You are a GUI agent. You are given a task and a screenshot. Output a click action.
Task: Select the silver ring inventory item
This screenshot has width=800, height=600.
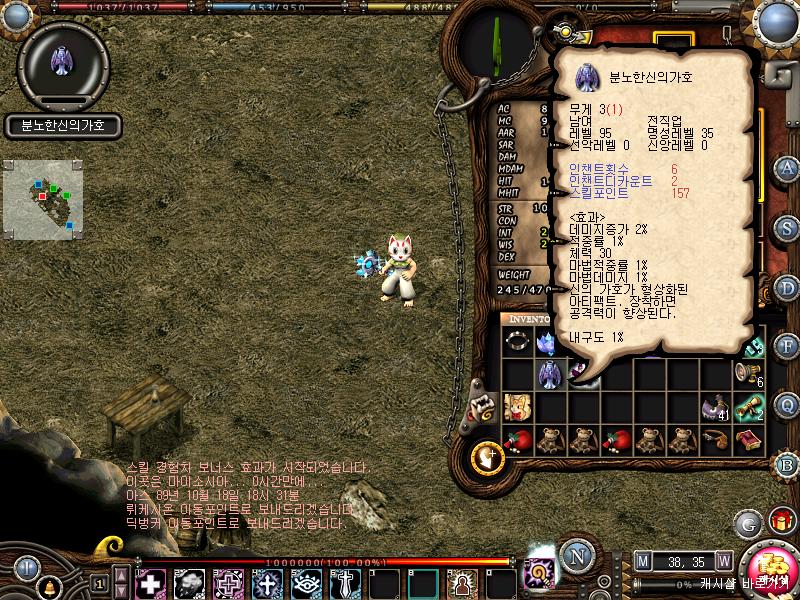(517, 343)
